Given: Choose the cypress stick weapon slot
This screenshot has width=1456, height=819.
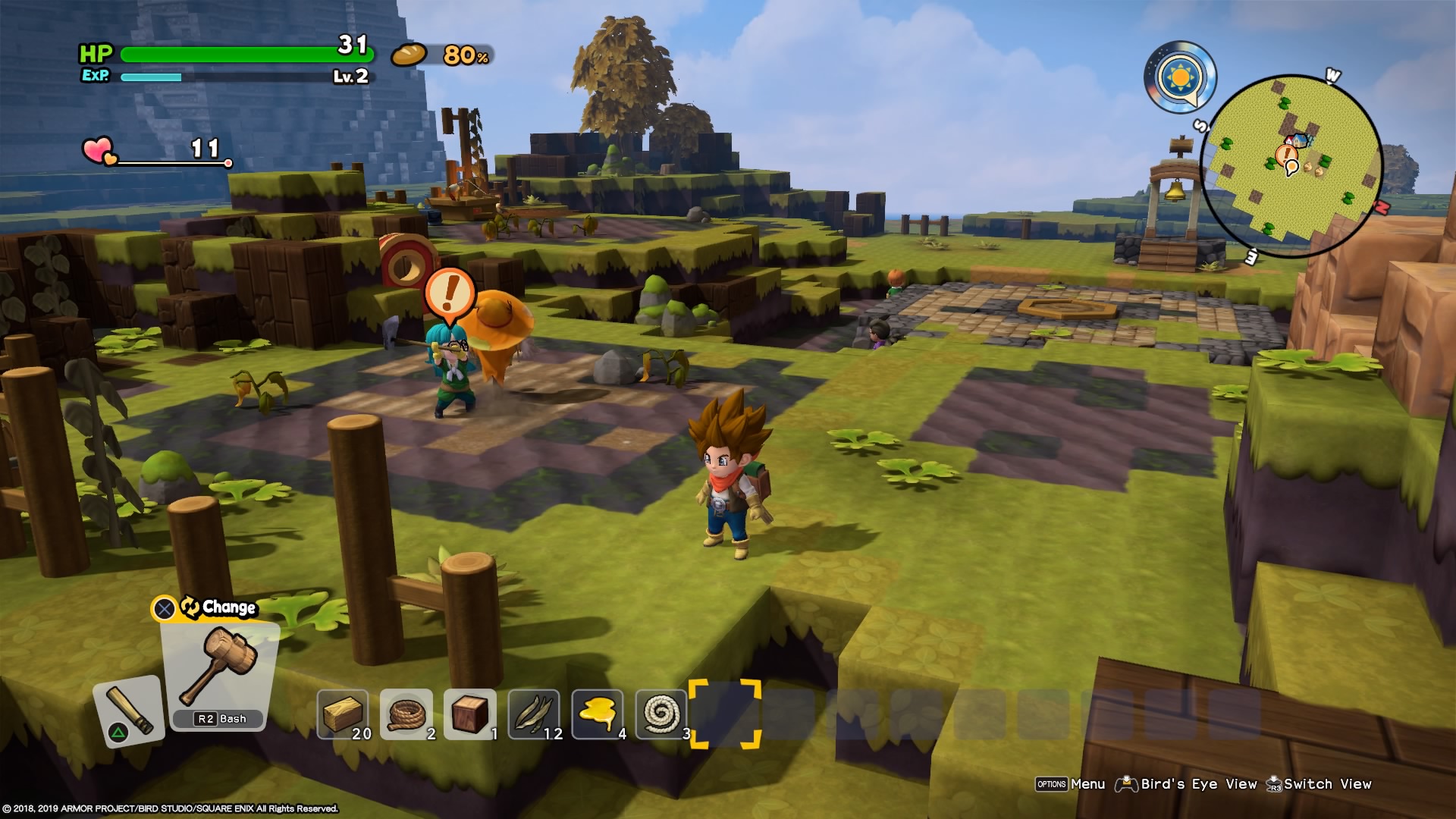Looking at the screenshot, I should (x=127, y=711).
